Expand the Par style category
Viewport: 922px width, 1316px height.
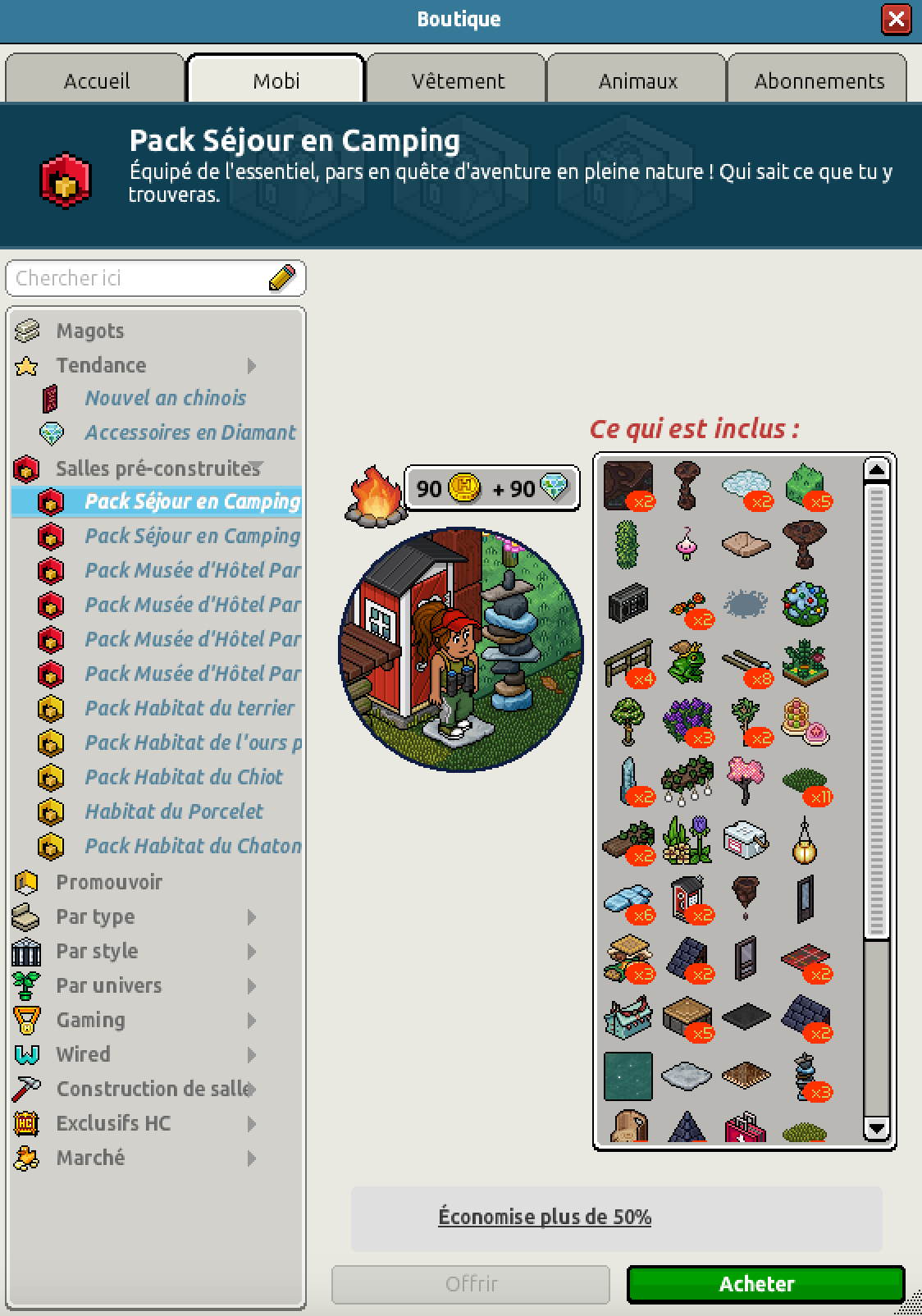[x=97, y=951]
